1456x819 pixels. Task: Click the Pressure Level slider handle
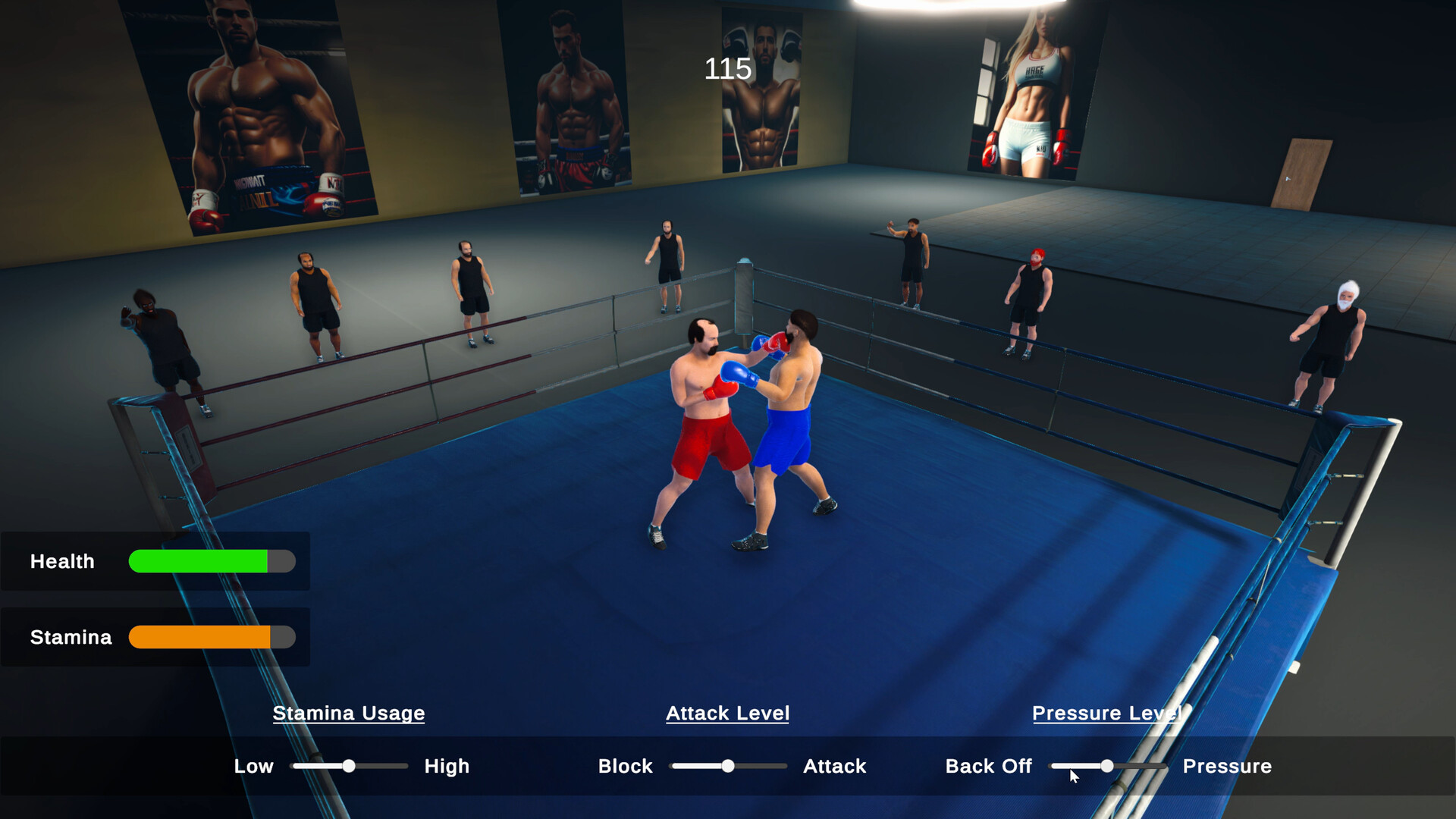(1107, 766)
